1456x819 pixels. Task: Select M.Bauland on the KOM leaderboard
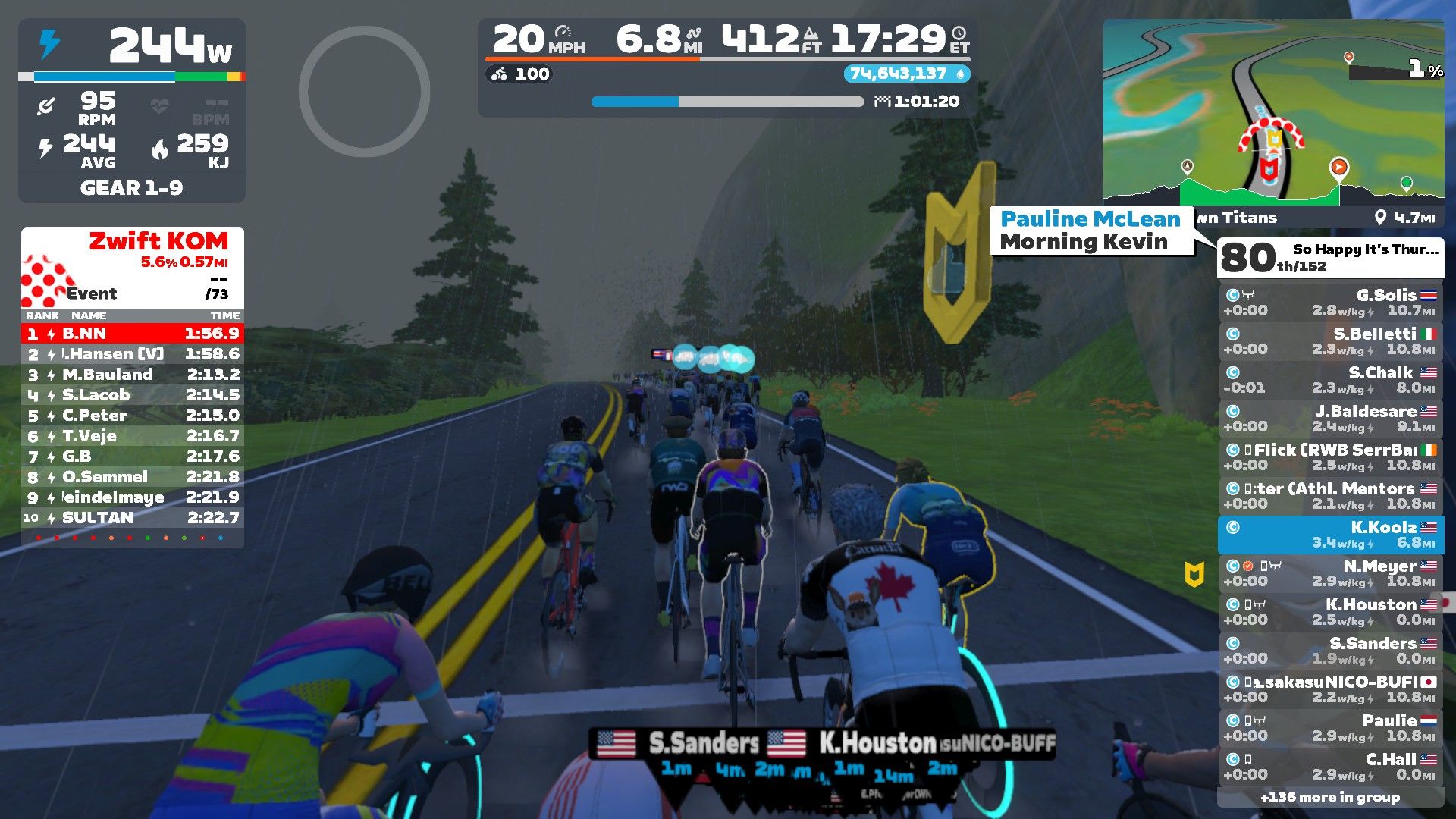(133, 375)
